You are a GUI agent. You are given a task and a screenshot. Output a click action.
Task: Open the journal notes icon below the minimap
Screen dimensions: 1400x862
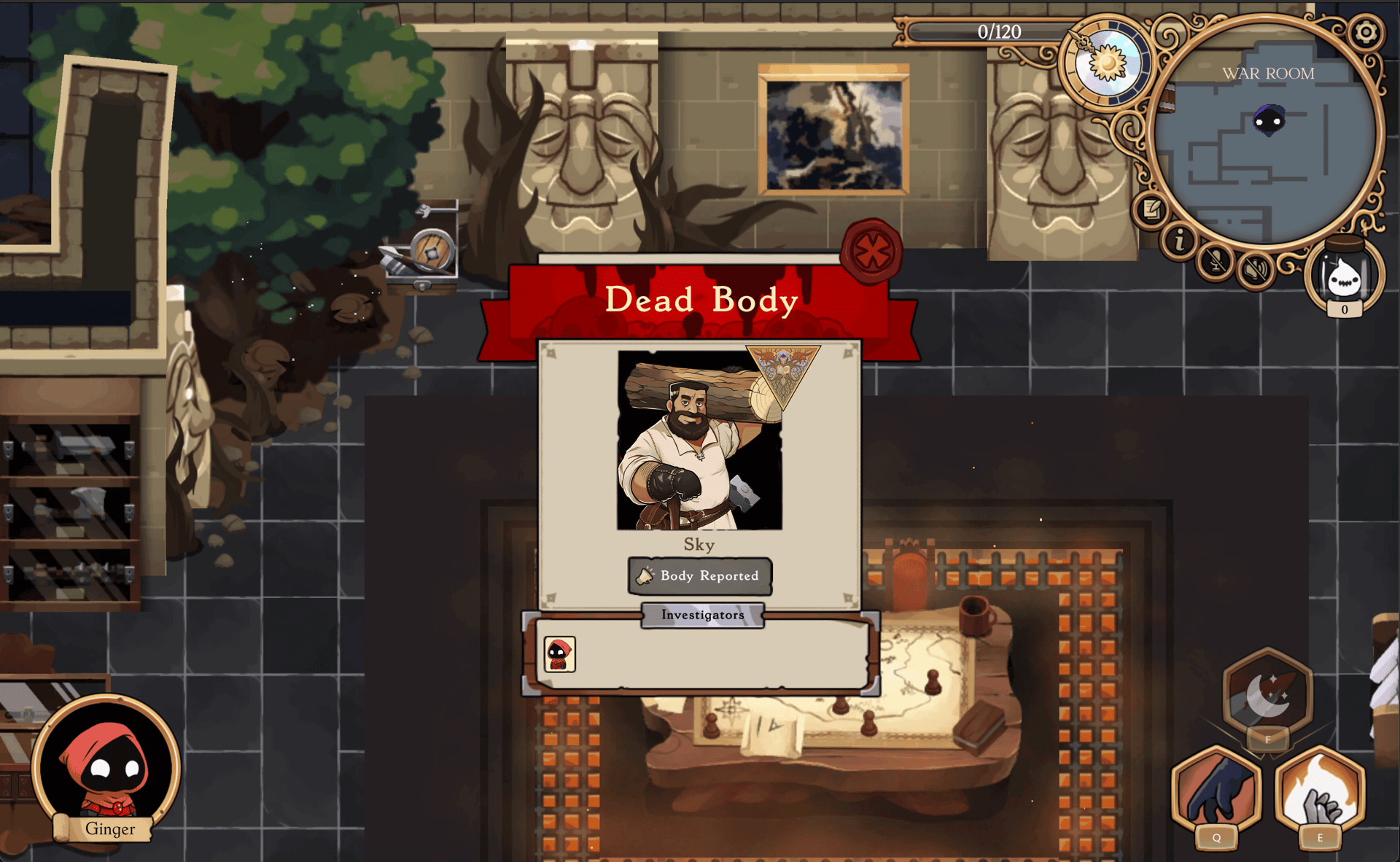pyautogui.click(x=1151, y=209)
